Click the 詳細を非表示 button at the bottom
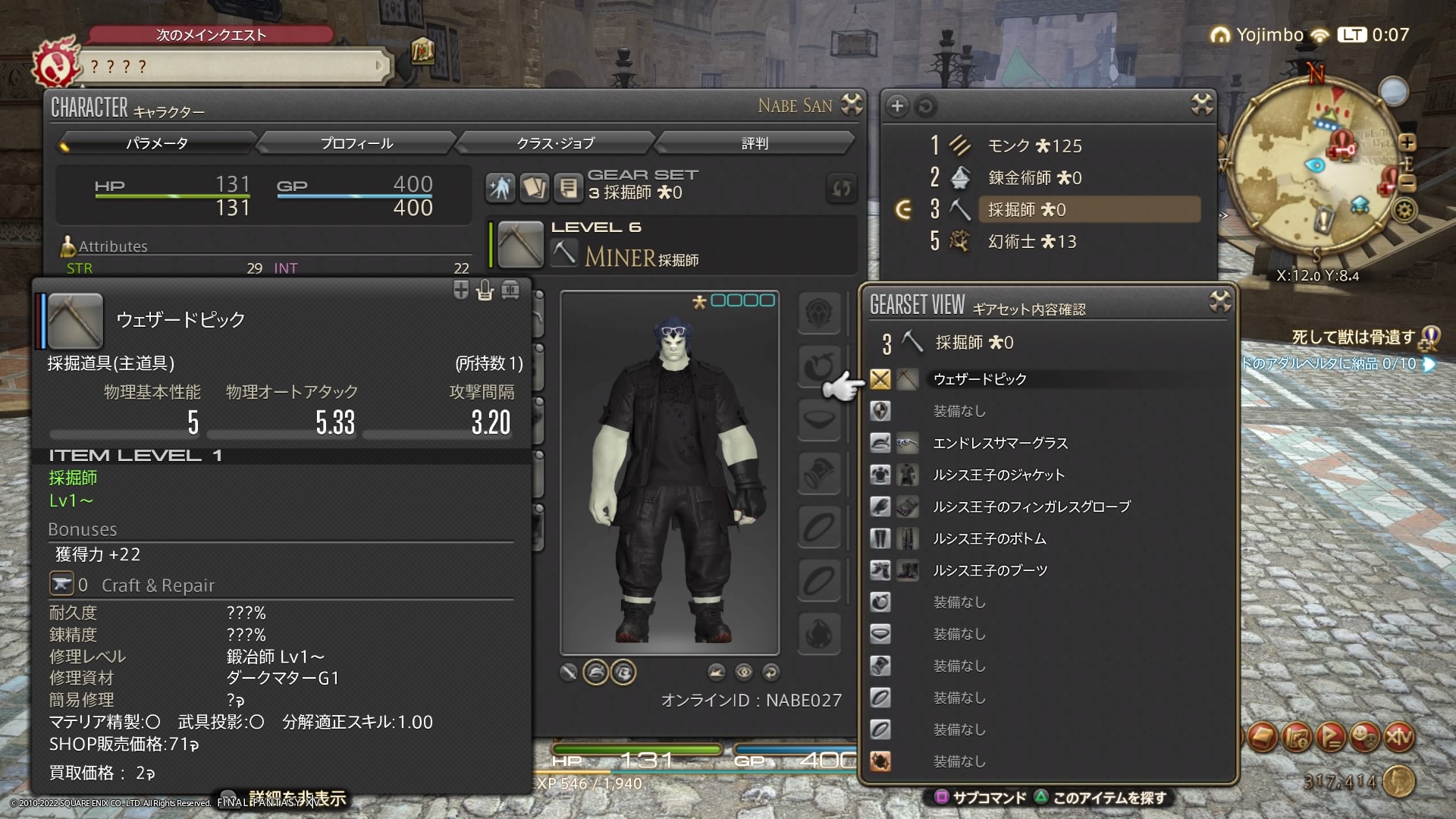This screenshot has width=1456, height=819. 294,799
